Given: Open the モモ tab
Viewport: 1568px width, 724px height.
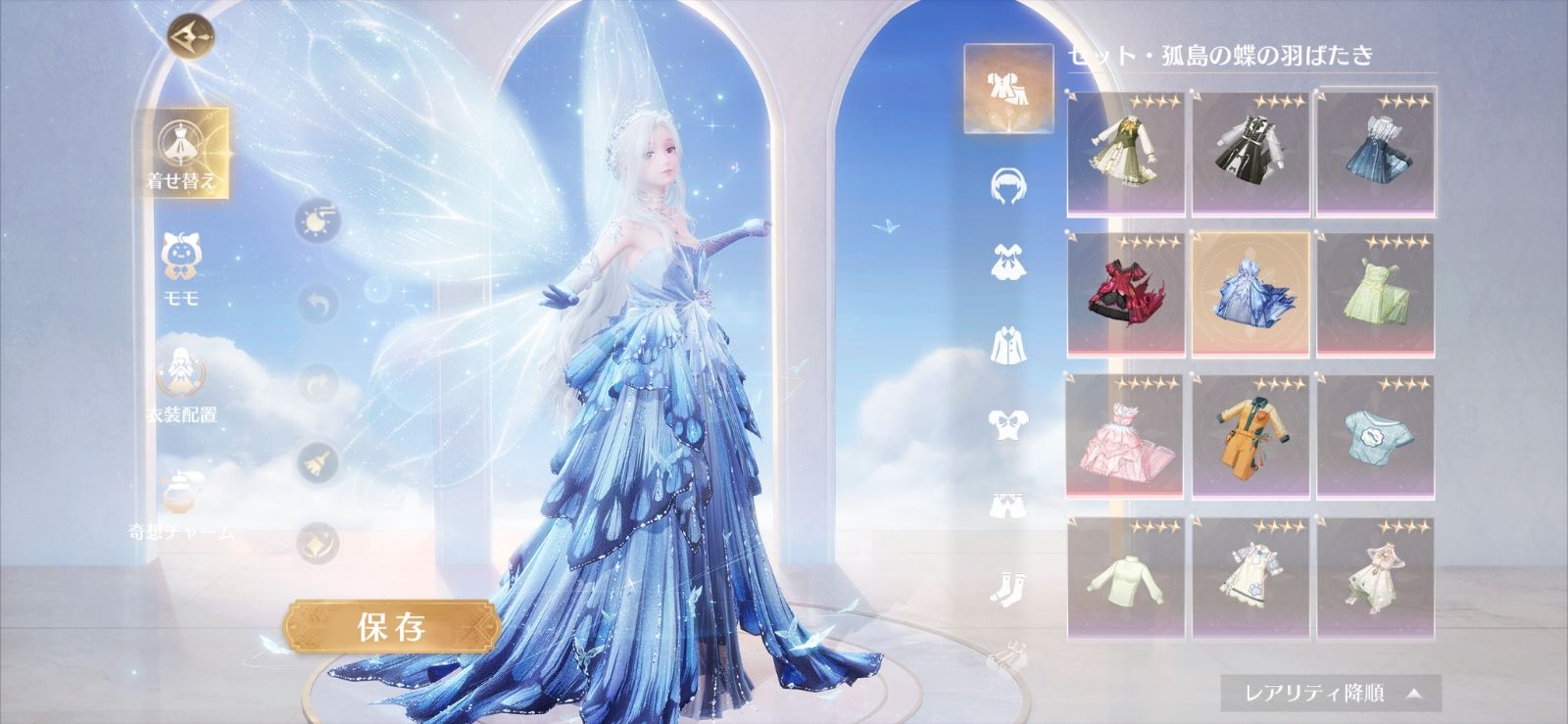Looking at the screenshot, I should coord(182,269).
